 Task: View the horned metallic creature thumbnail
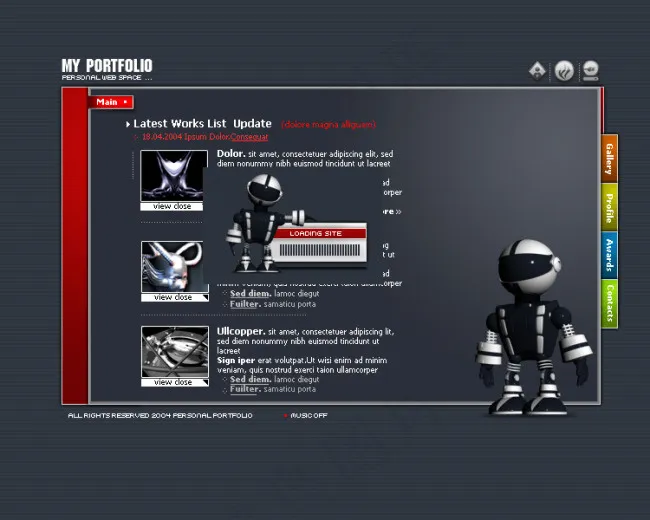(x=173, y=267)
